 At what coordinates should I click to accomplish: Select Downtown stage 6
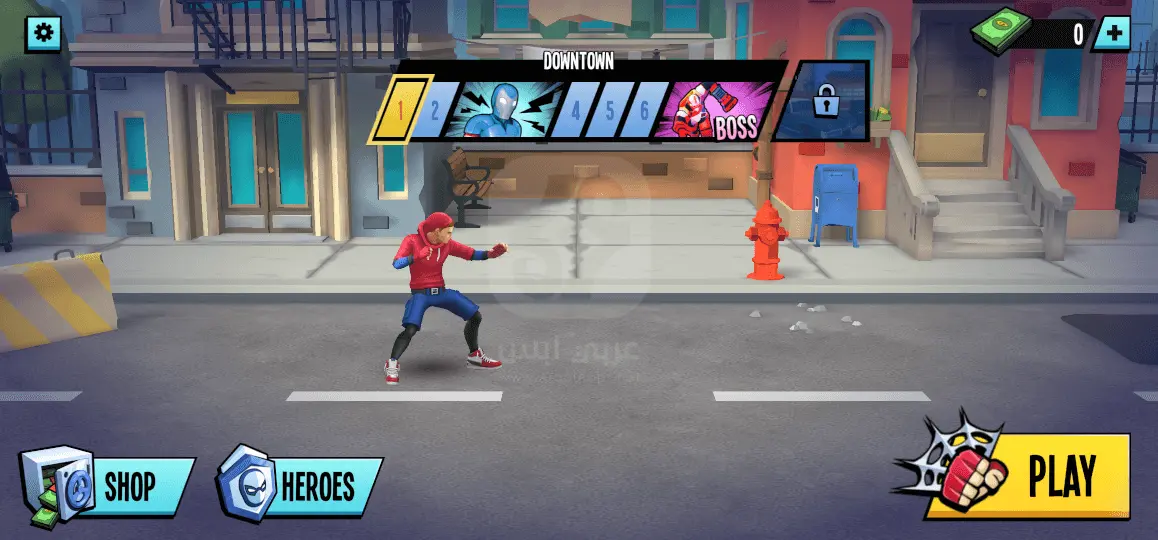tap(645, 110)
